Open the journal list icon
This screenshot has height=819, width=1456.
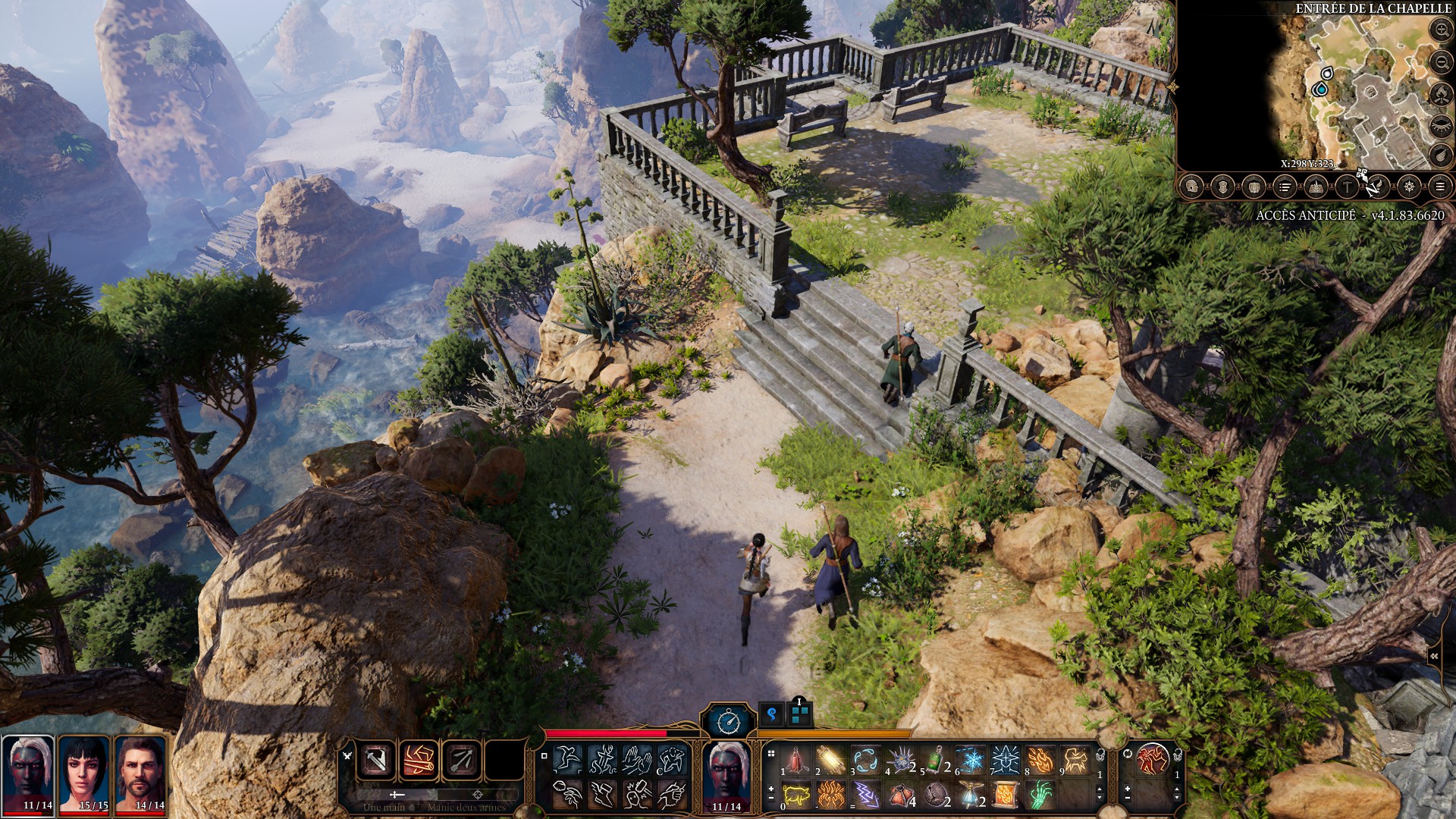1285,187
